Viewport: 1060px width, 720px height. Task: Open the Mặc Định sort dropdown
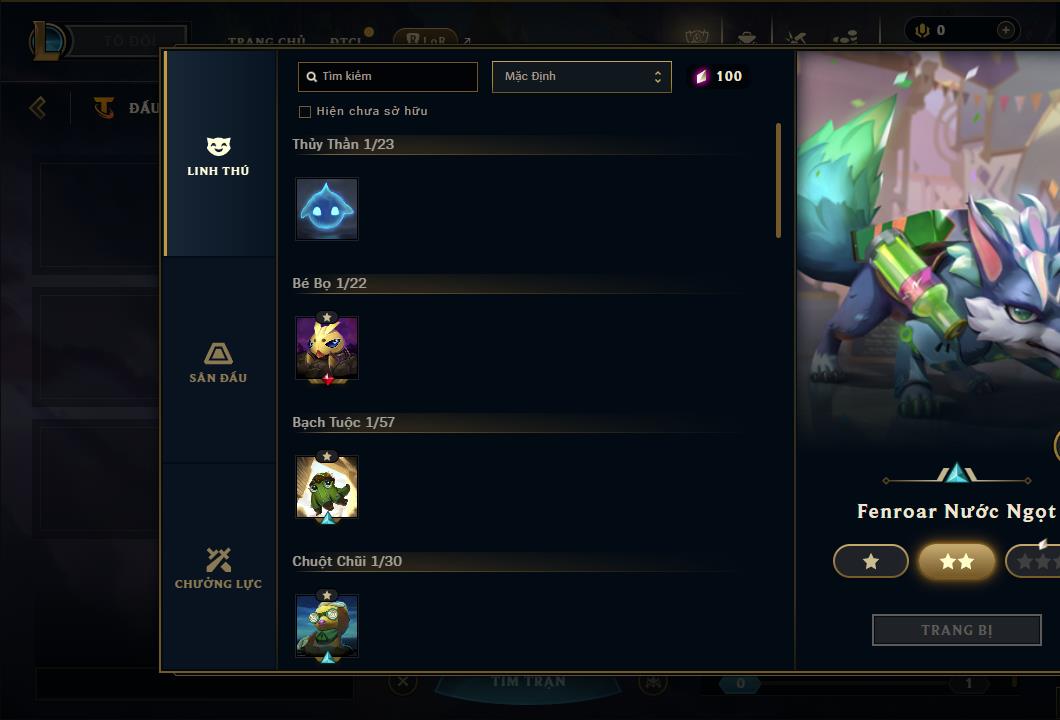(581, 77)
